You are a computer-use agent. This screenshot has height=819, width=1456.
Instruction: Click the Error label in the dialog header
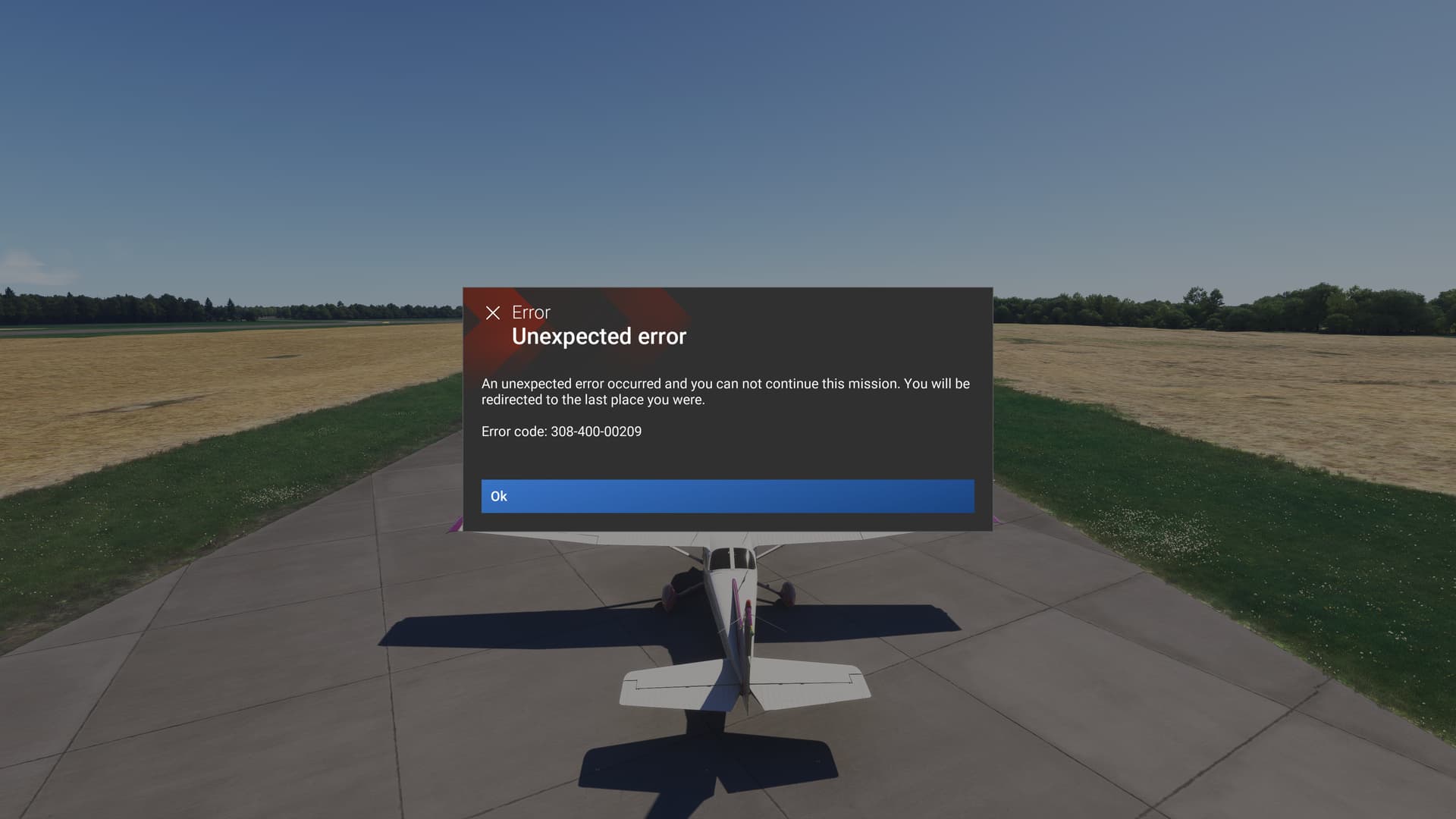(x=529, y=312)
